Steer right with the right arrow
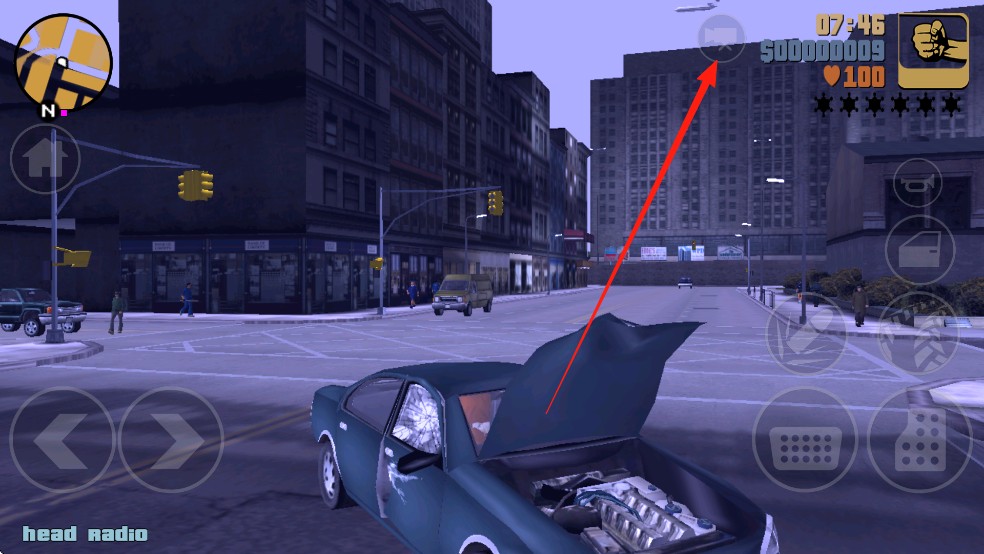This screenshot has width=984, height=554. click(x=170, y=439)
